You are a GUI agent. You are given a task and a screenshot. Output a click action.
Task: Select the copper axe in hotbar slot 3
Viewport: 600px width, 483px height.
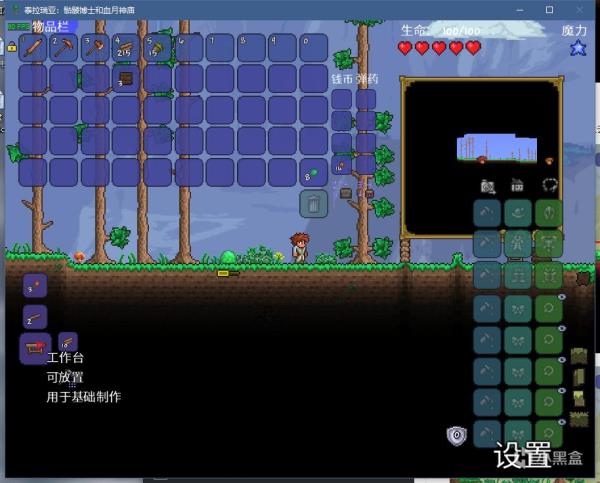point(95,47)
